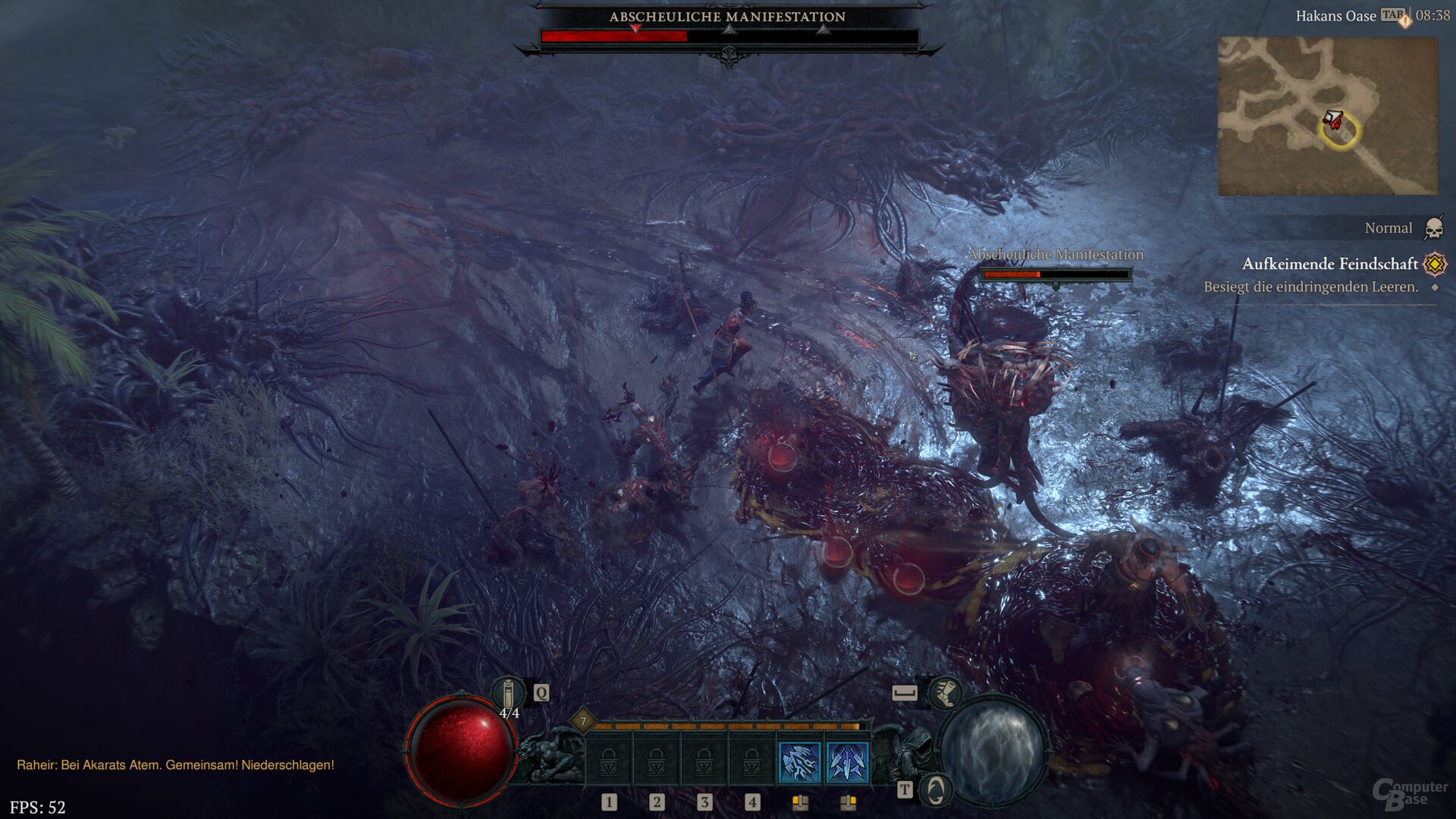Click the left loot chest icon under the skills

[800, 802]
